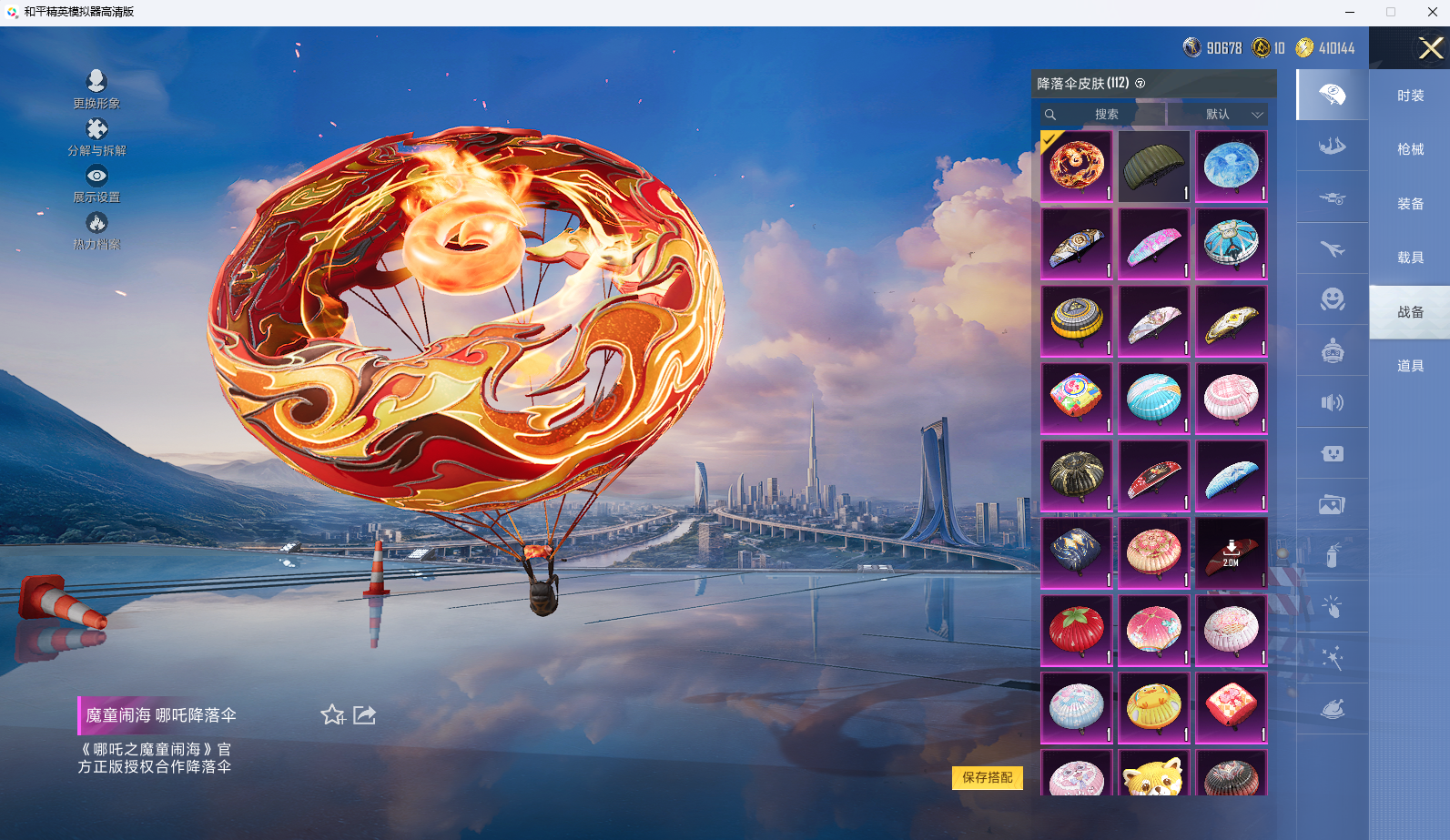
Task: Close the wardrobe with the X button
Action: [x=1430, y=48]
